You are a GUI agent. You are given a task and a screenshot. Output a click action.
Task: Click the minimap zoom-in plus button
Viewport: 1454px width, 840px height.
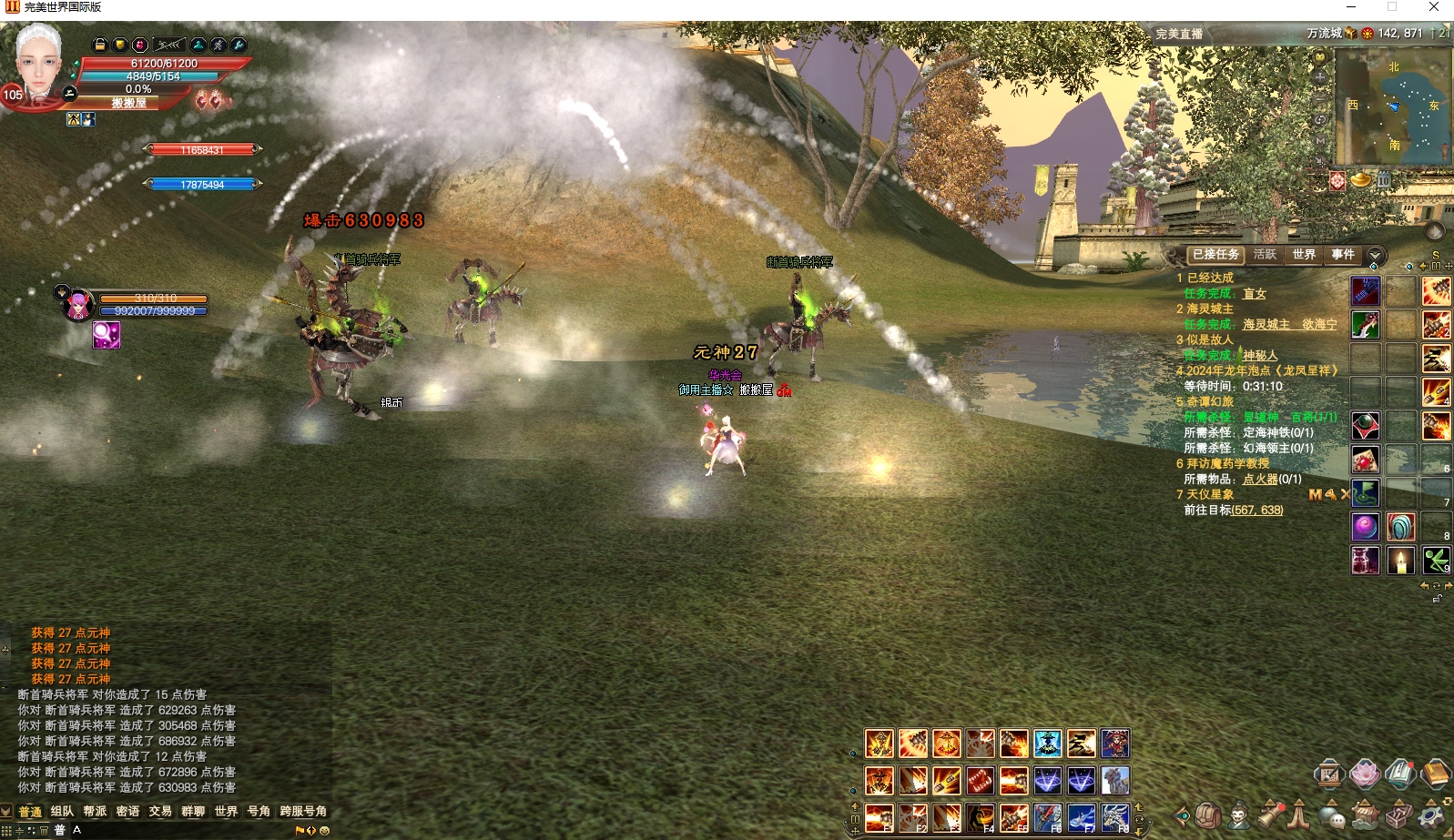(x=1320, y=77)
